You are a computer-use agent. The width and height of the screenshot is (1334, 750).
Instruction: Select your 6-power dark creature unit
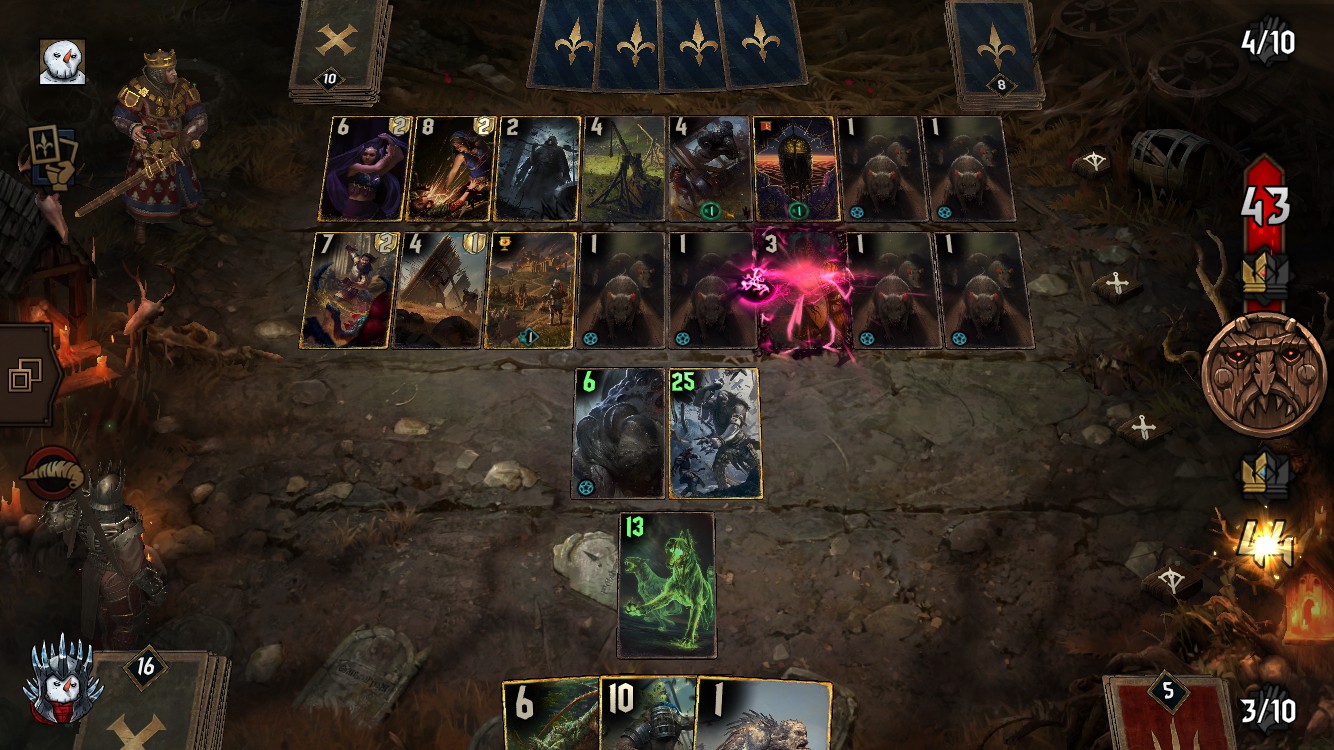(x=619, y=433)
